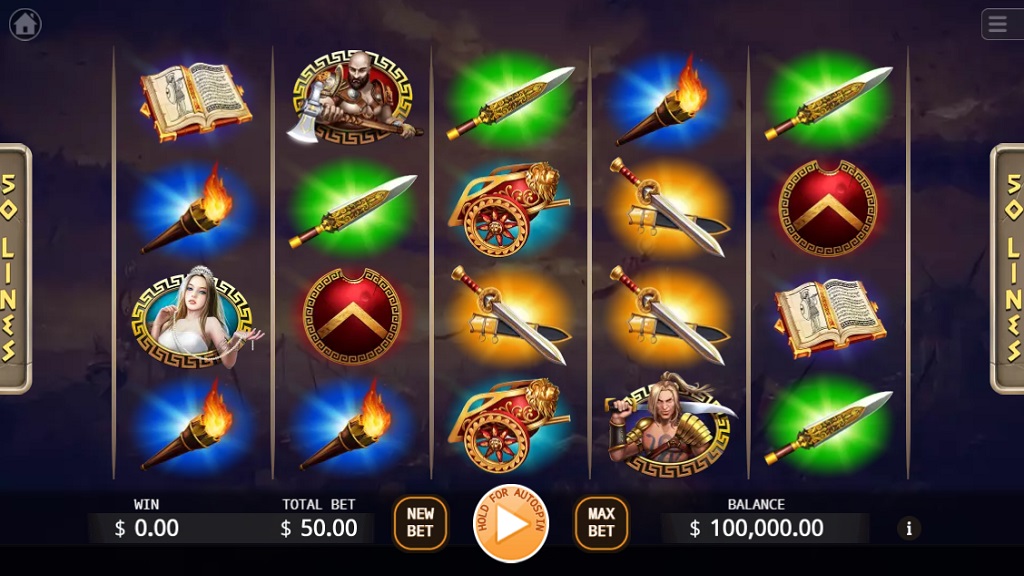Show game info with the i icon
Screen dimensions: 1024x576
point(908,528)
